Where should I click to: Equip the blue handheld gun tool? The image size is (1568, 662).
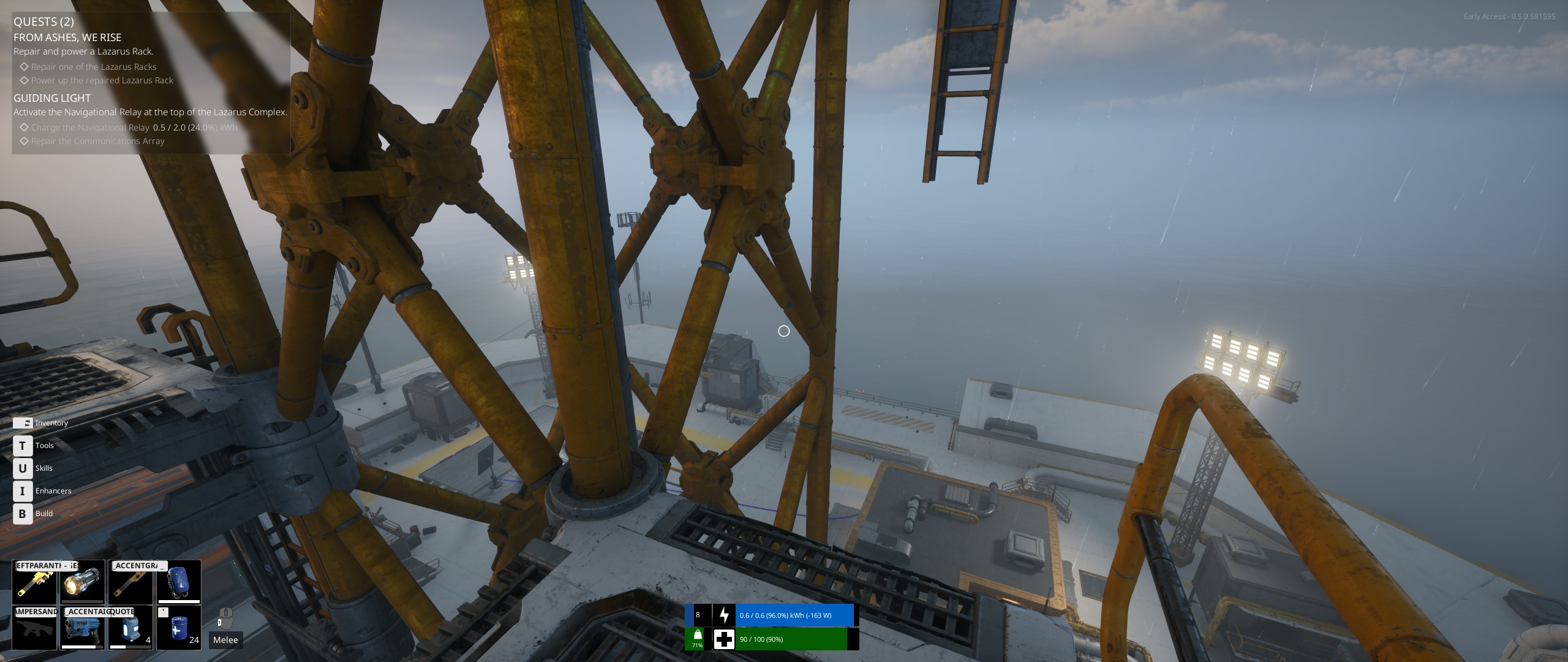(82, 628)
